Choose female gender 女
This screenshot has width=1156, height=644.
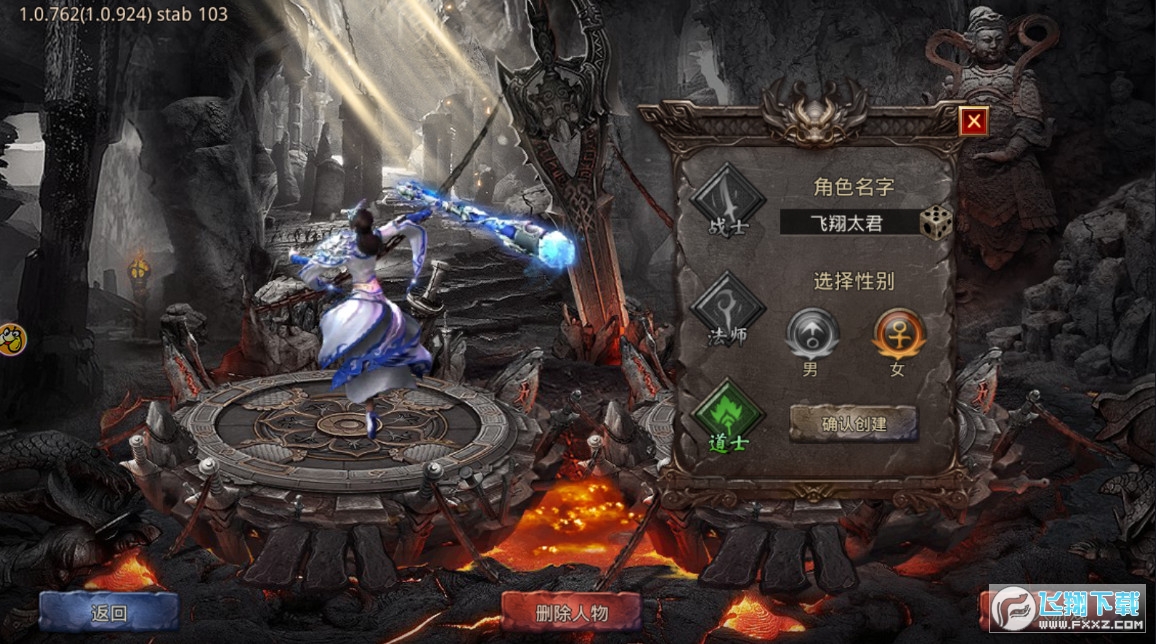point(899,334)
